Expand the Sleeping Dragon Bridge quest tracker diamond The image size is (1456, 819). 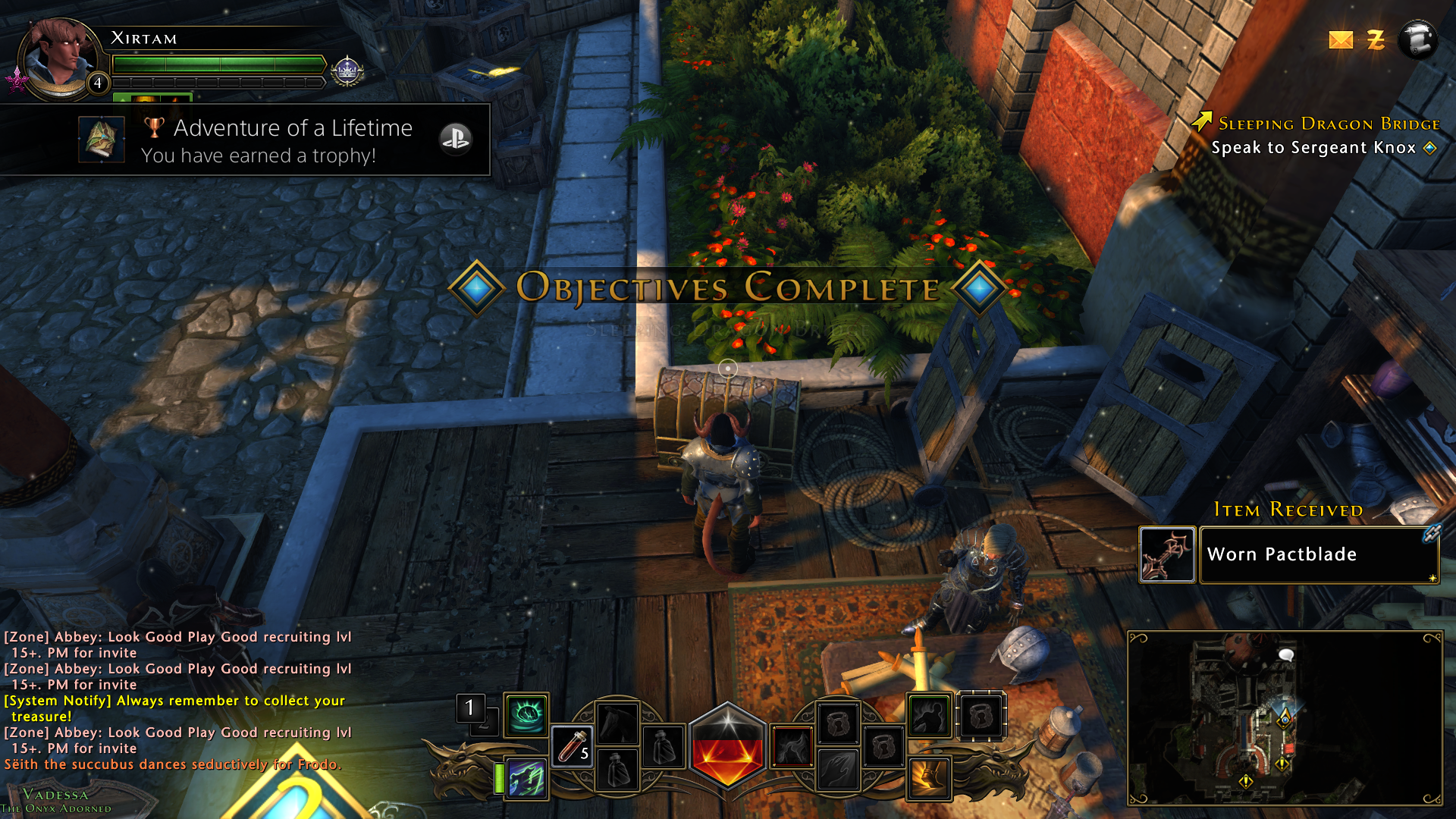pos(1430,149)
